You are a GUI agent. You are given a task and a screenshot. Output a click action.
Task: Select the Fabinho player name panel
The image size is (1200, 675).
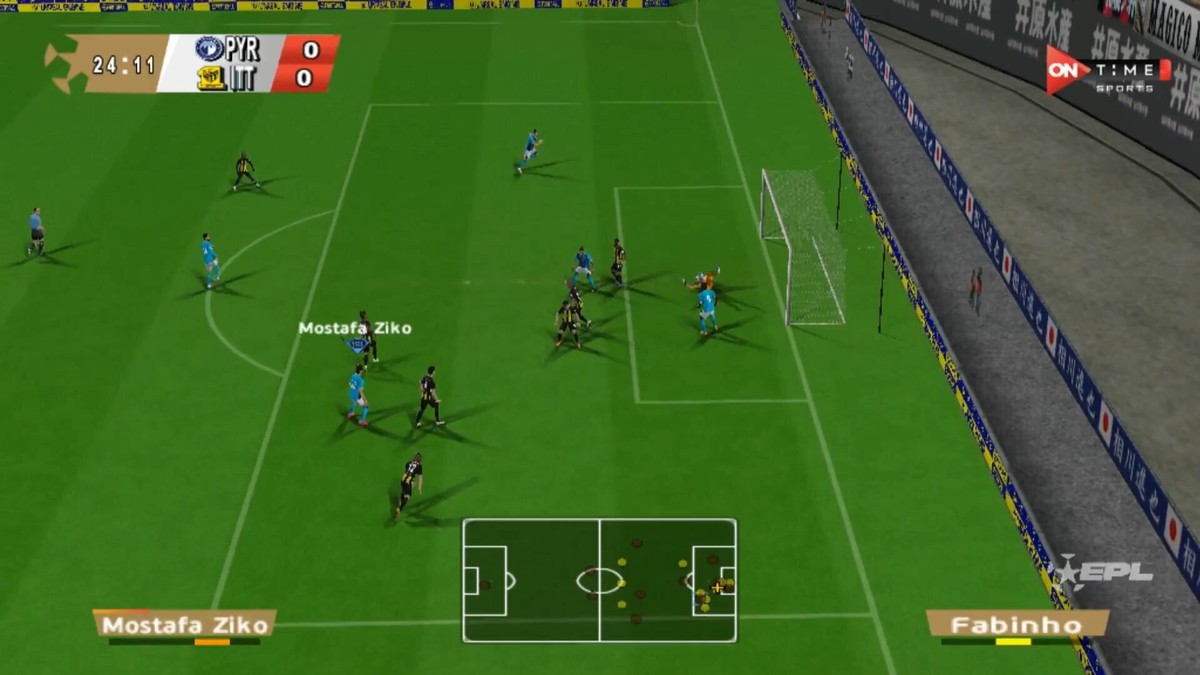[1016, 625]
